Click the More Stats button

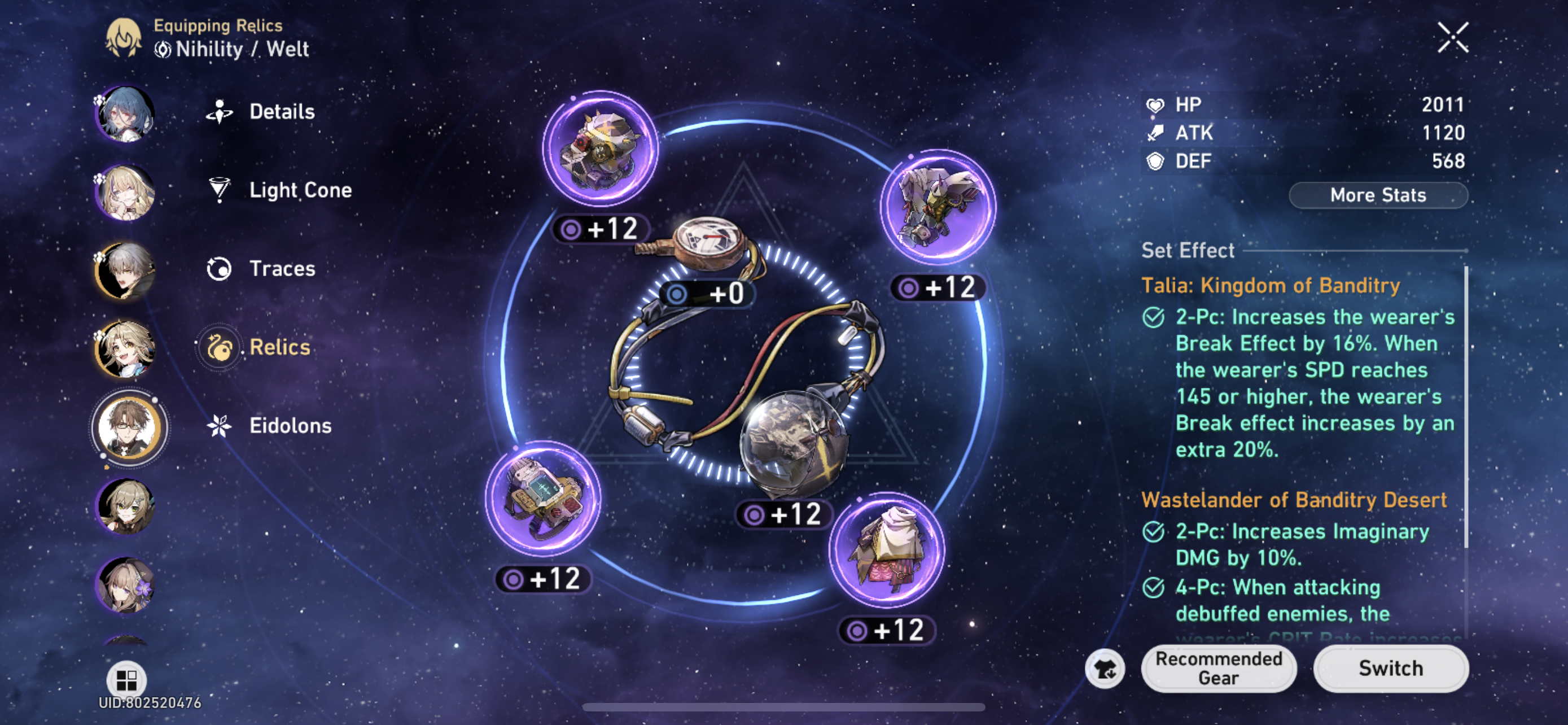pyautogui.click(x=1377, y=195)
